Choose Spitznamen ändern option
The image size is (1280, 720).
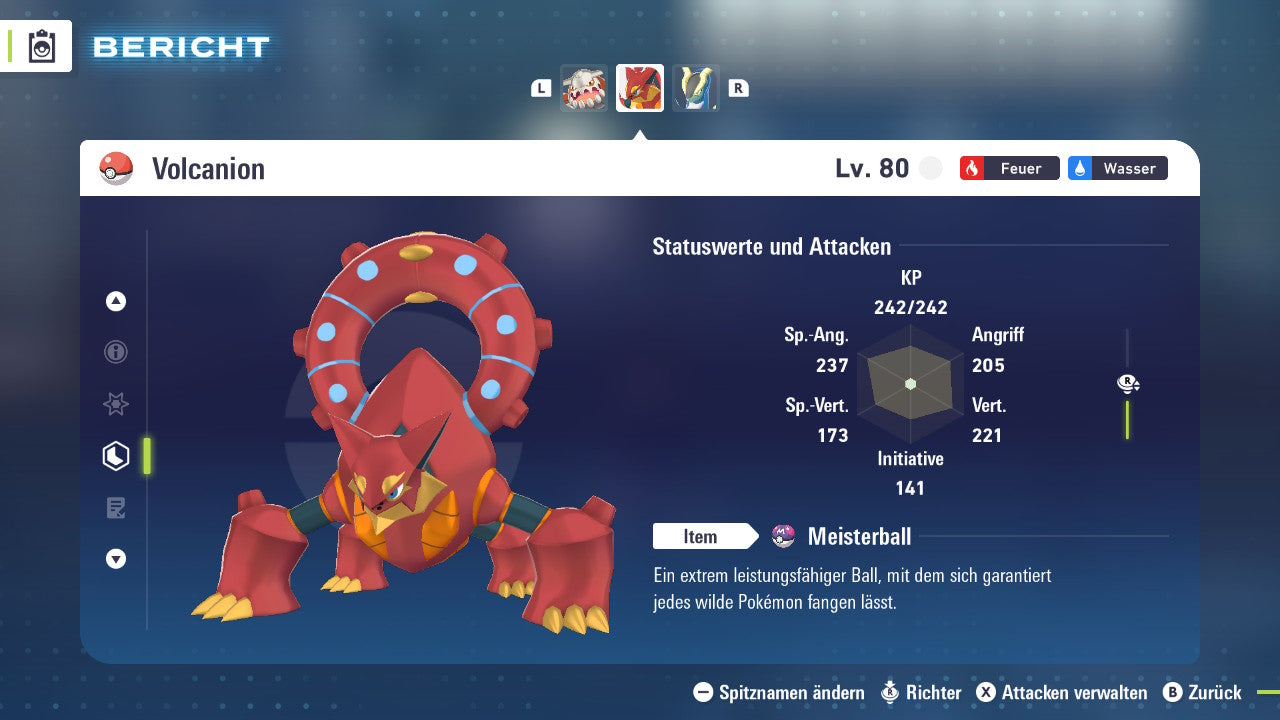point(779,692)
